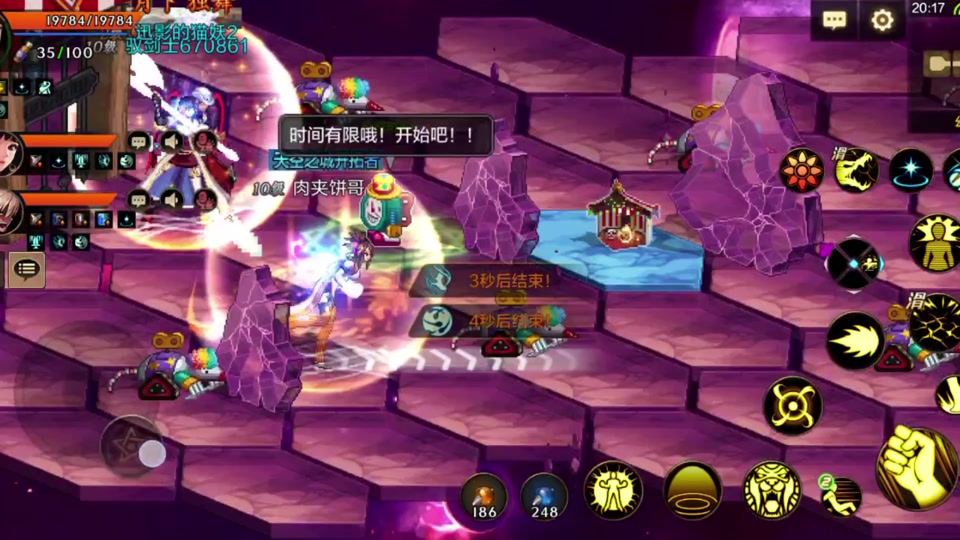Screen dimensions: 960x540
Task: Open the settings gear menu
Action: 882,20
